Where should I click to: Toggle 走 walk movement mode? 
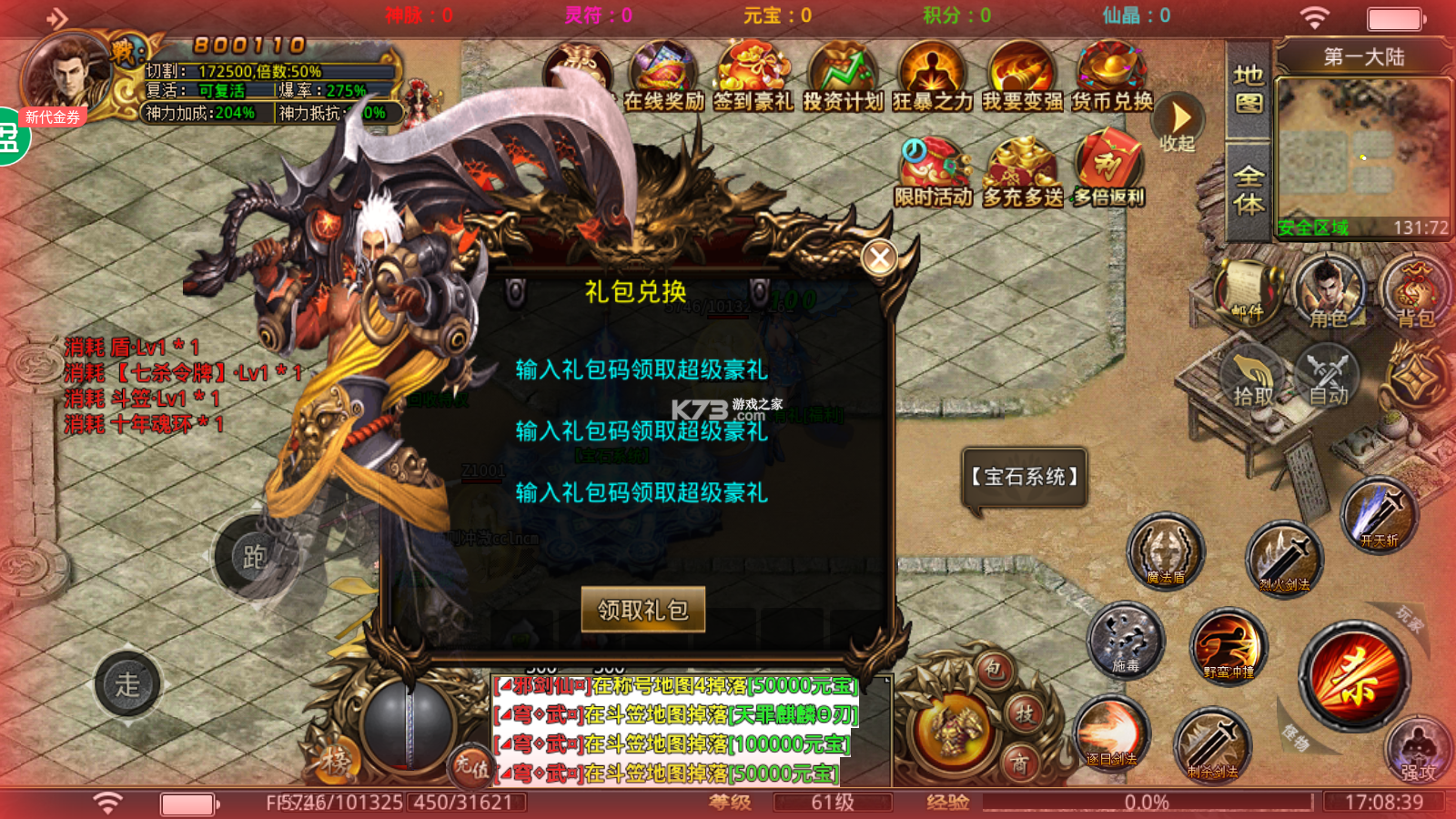127,685
